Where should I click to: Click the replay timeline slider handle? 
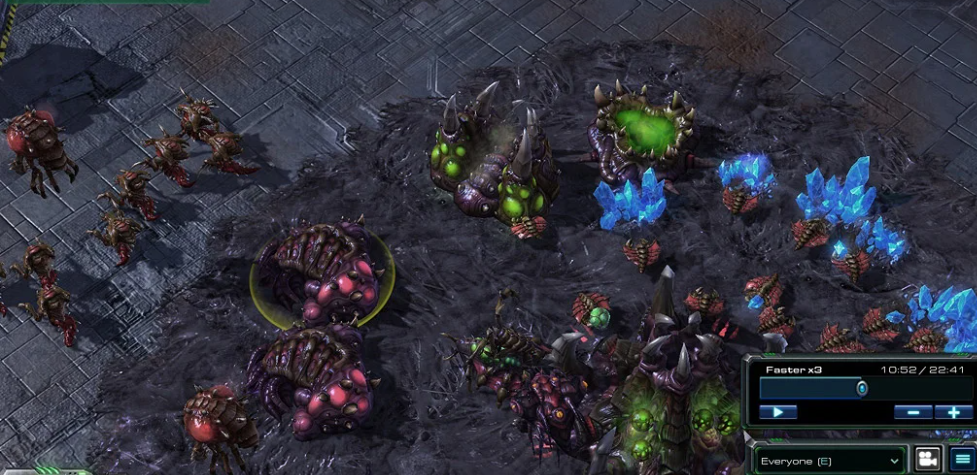pyautogui.click(x=861, y=388)
